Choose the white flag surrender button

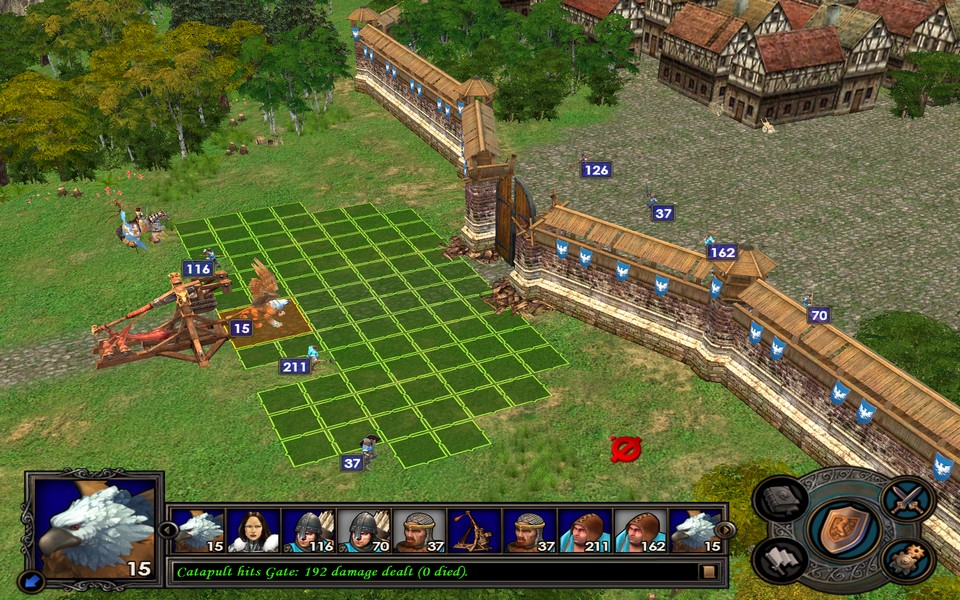tap(781, 560)
